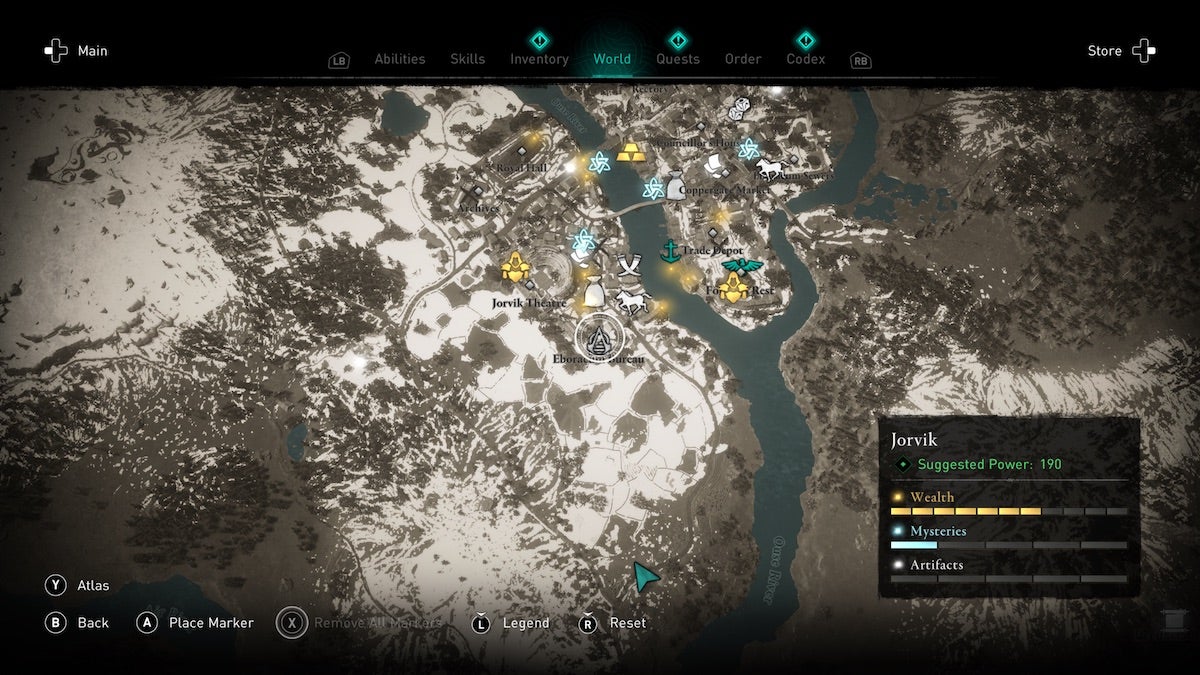Select the gold ingot wealth marker
This screenshot has width=1200, height=675.
(631, 152)
